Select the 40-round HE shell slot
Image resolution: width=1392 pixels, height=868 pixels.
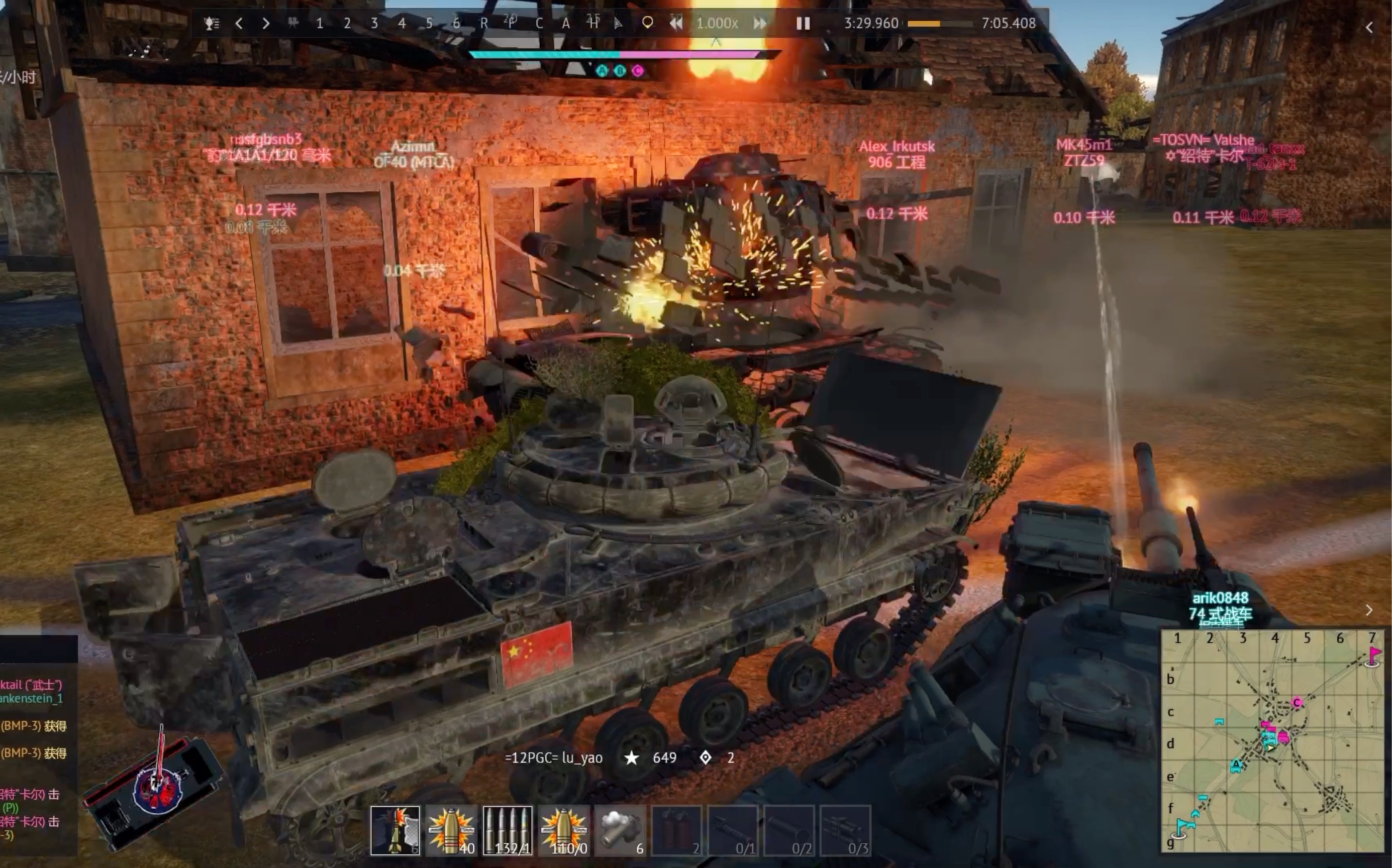pos(451,830)
